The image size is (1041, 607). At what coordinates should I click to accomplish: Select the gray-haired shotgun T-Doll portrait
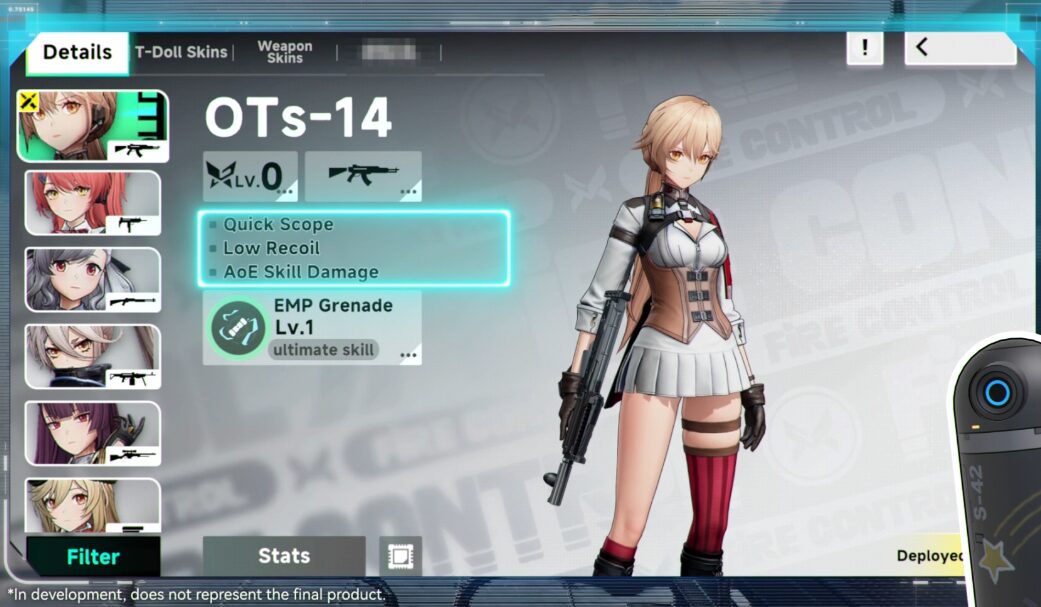click(x=92, y=280)
